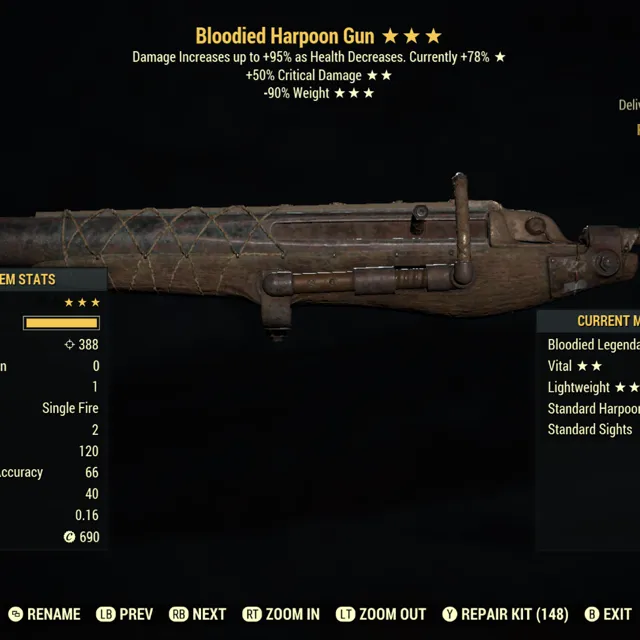Select the Bloodied Legendary mod row
Image resolution: width=640 pixels, height=640 pixels.
592,344
